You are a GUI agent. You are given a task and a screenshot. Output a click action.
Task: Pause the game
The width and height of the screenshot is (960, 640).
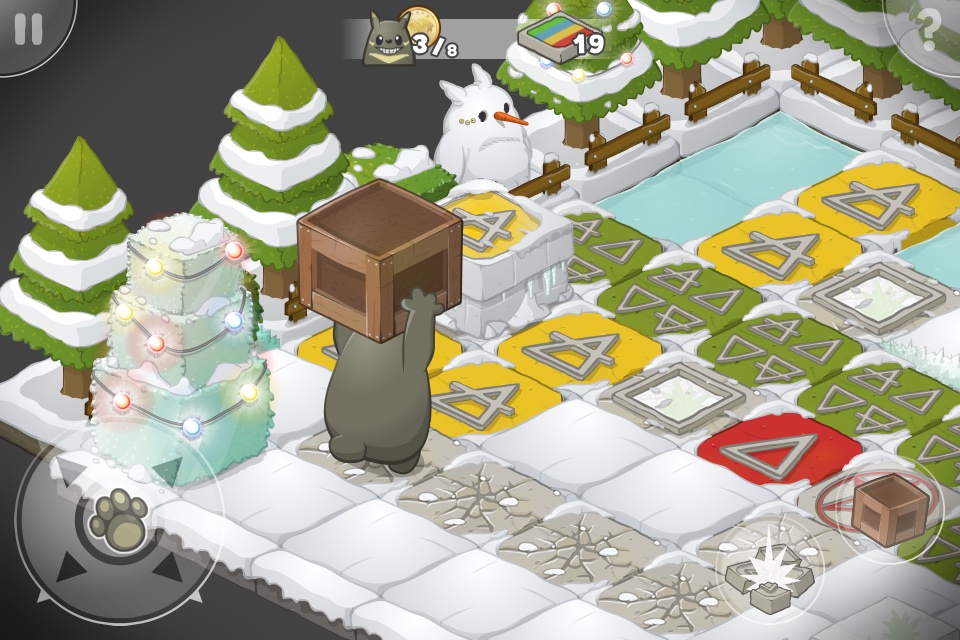[x=30, y=28]
